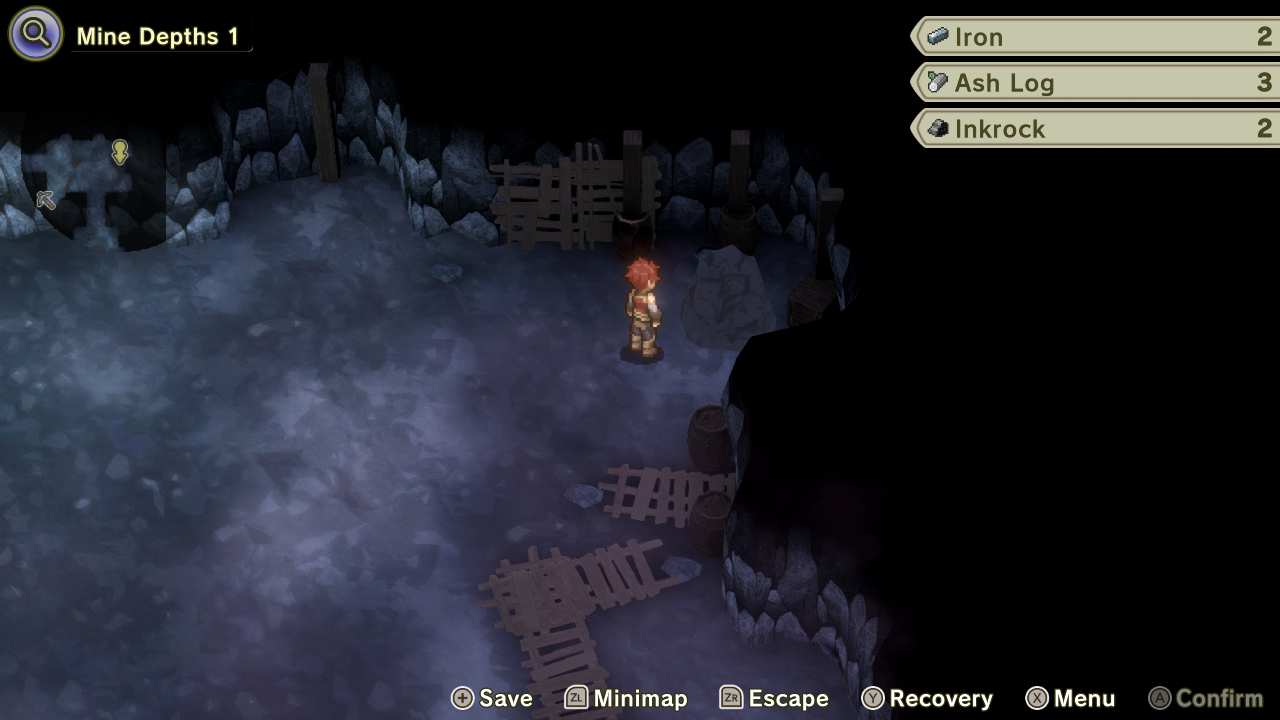Screen dimensions: 1280x720
Task: Click the Mine Depths 1 area label
Action: coord(160,35)
